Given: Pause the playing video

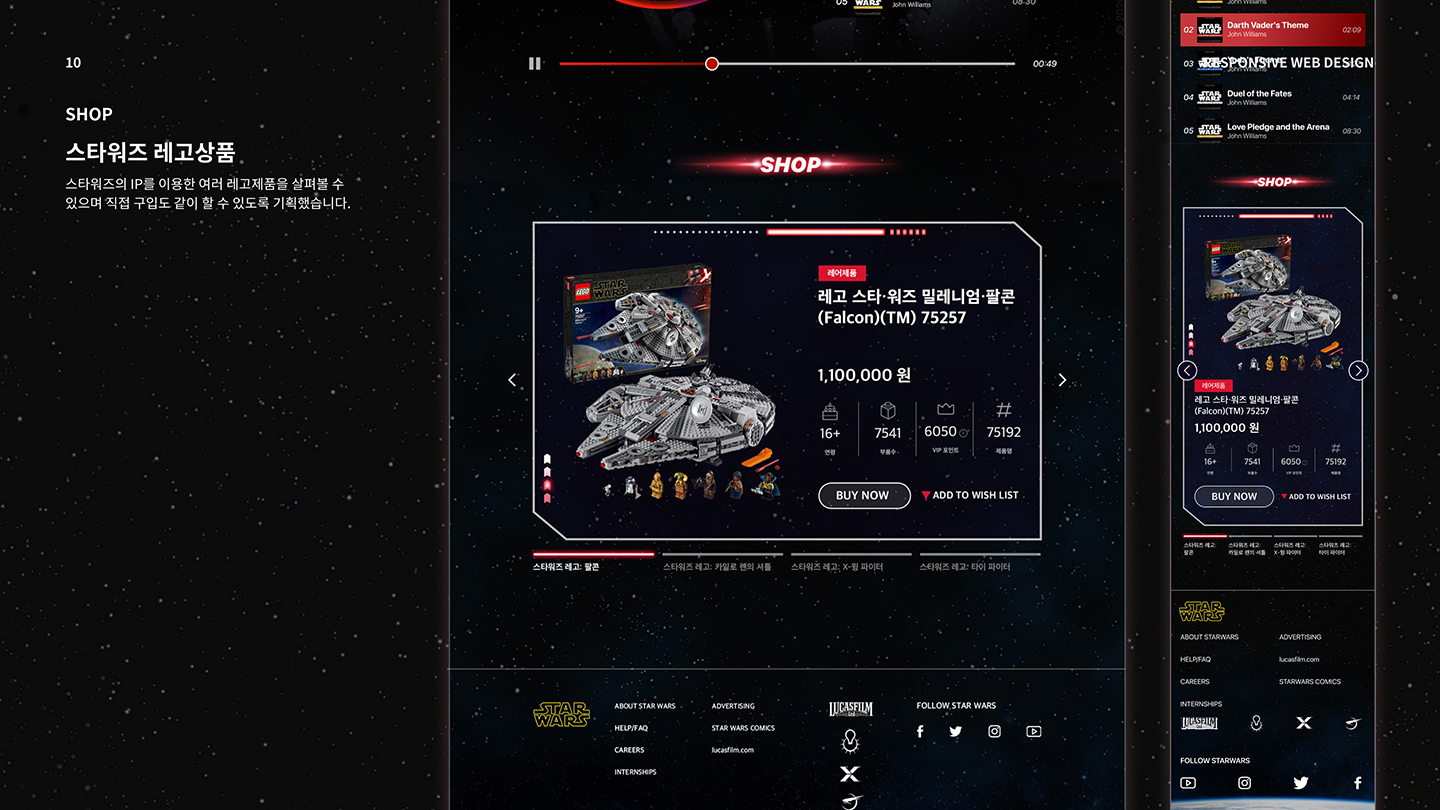Looking at the screenshot, I should click(x=534, y=63).
